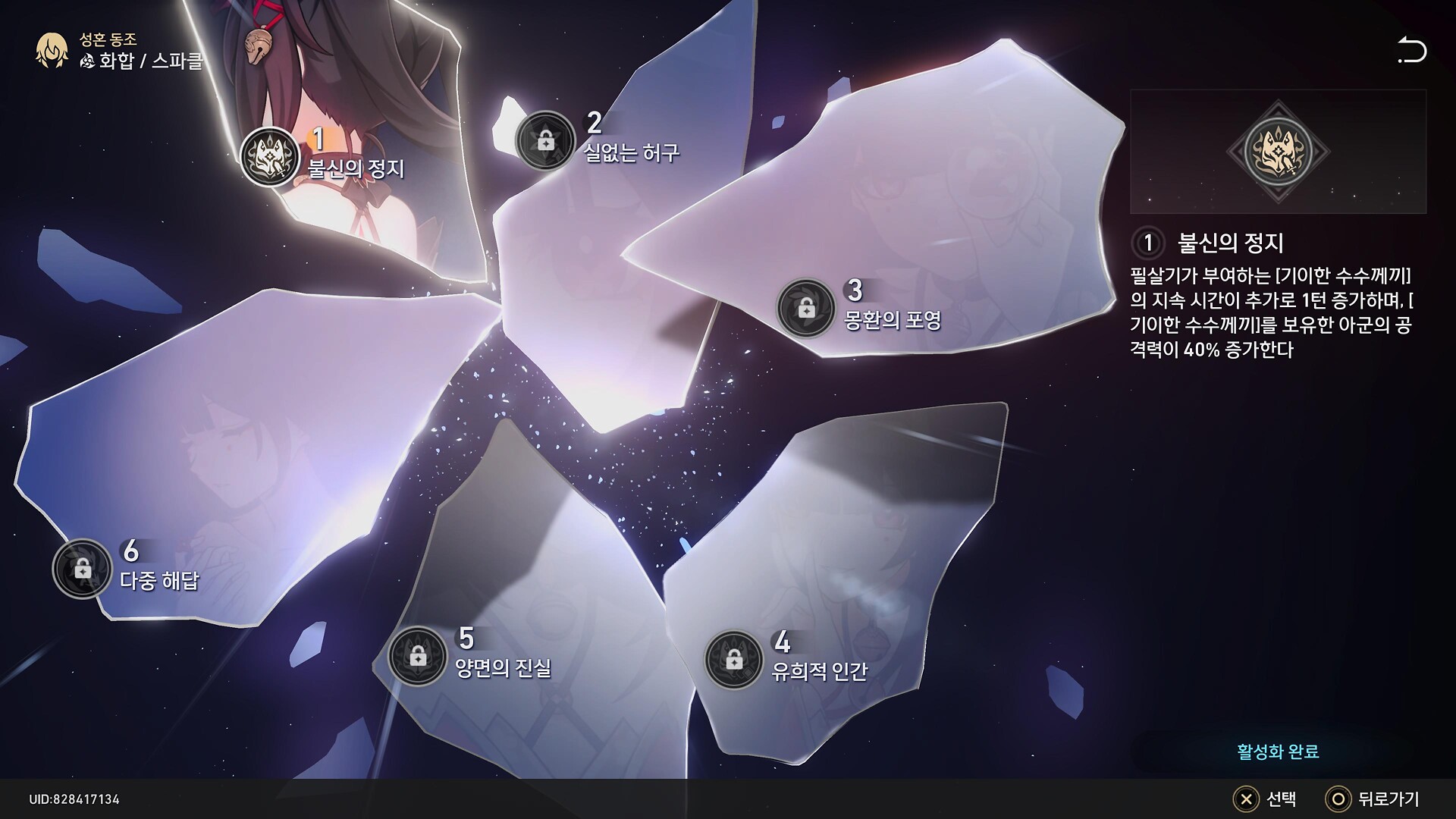This screenshot has width=1456, height=819.
Task: Choose locked Eidolon 6 다중 해답
Action: (x=82, y=568)
